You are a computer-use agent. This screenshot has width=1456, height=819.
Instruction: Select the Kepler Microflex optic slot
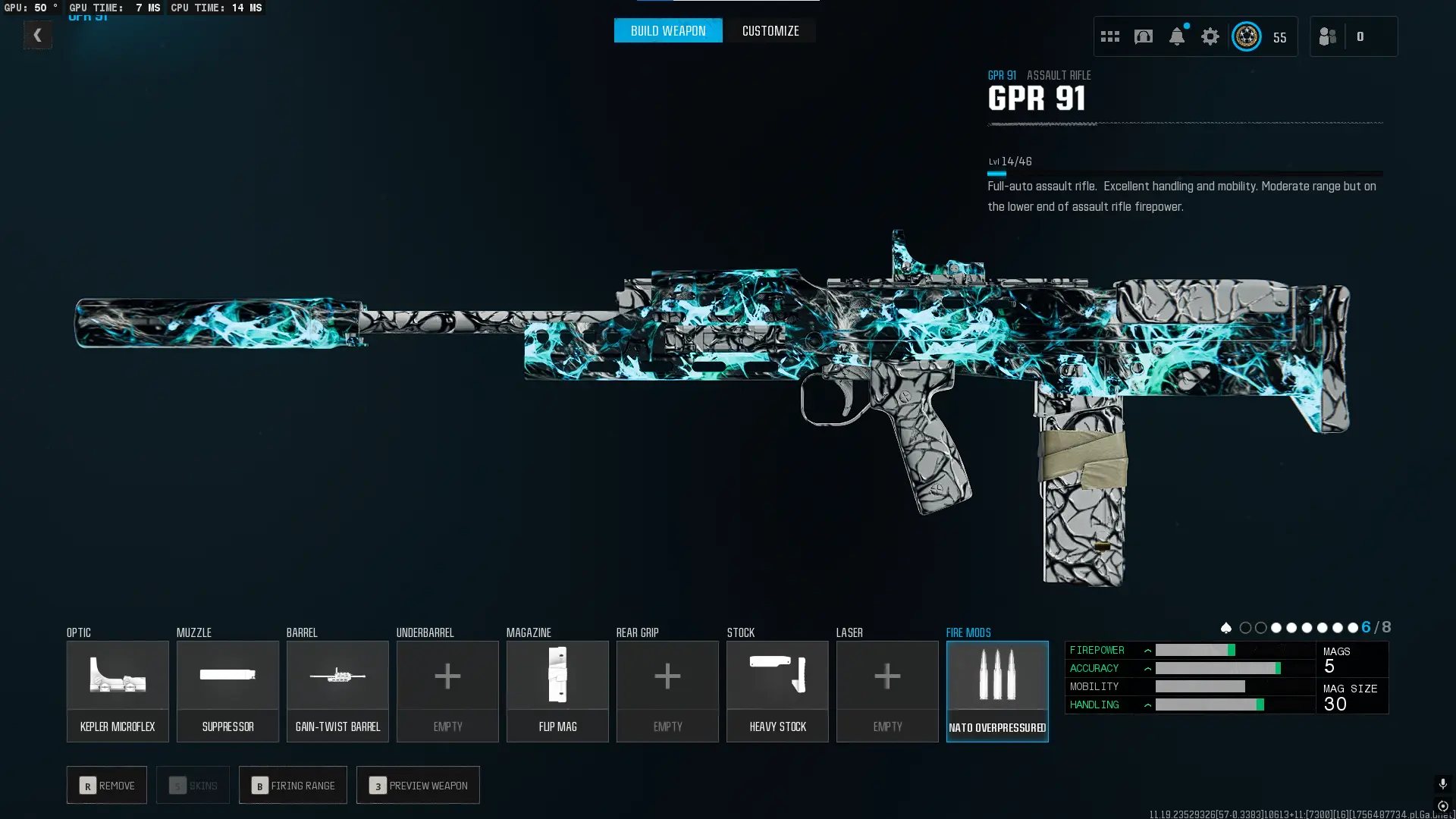click(x=118, y=691)
